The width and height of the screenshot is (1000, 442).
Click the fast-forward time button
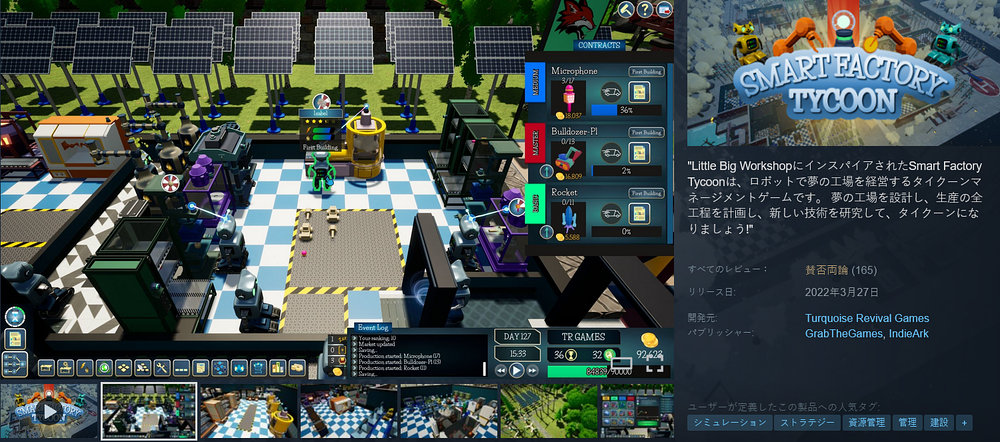click(534, 369)
